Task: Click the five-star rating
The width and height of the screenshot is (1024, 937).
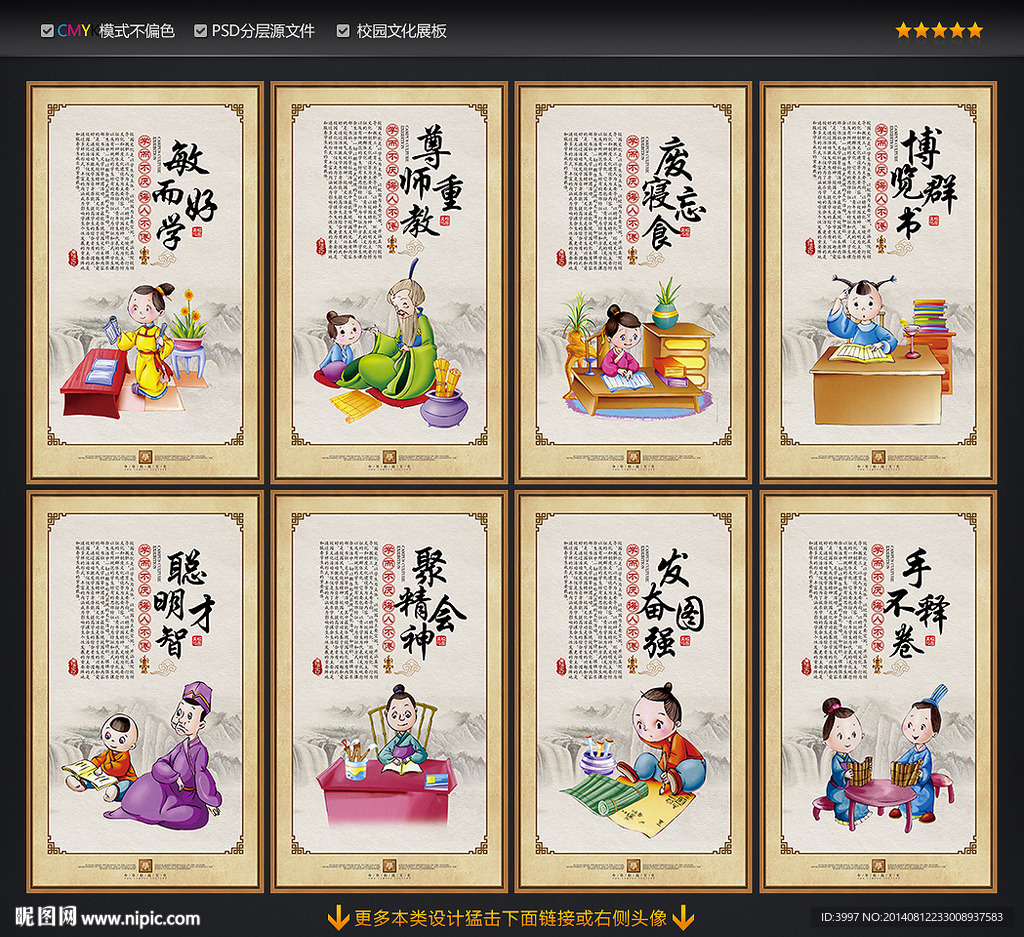Action: [938, 31]
